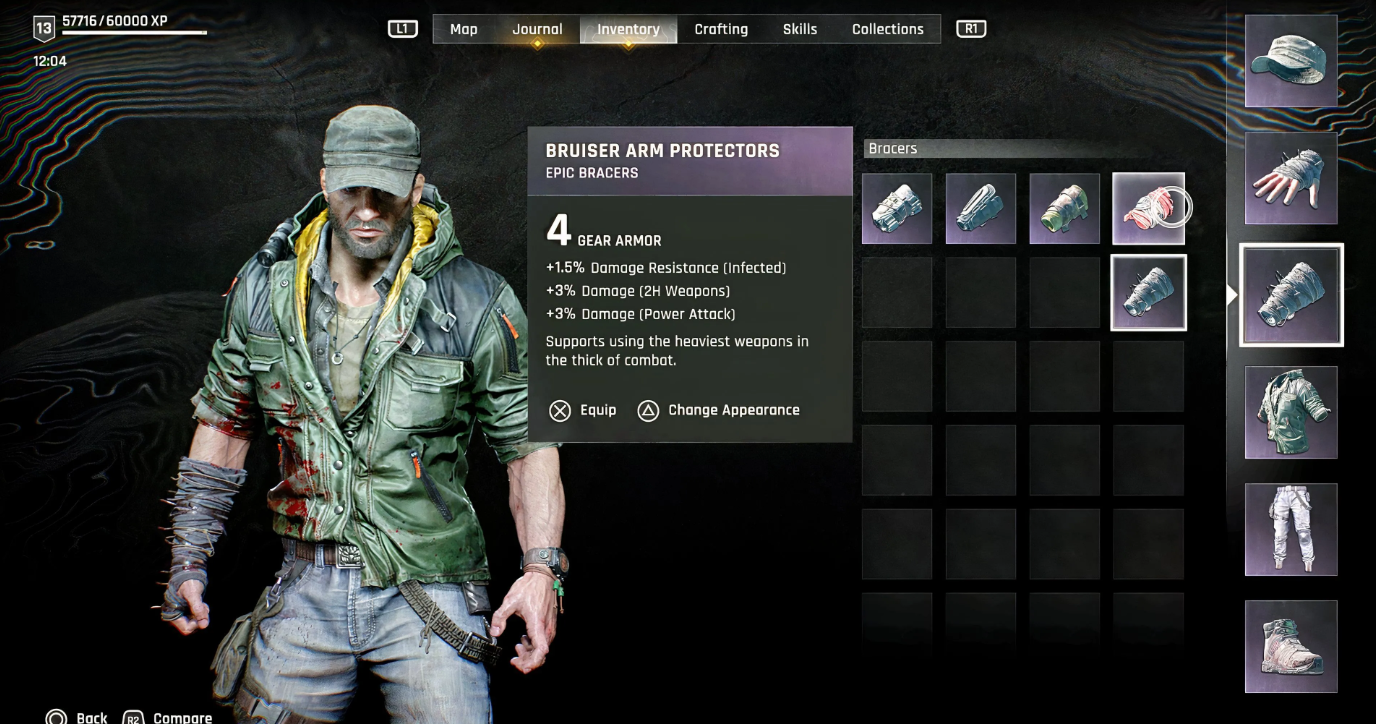
Task: Show the Skills tab
Action: (x=800, y=29)
